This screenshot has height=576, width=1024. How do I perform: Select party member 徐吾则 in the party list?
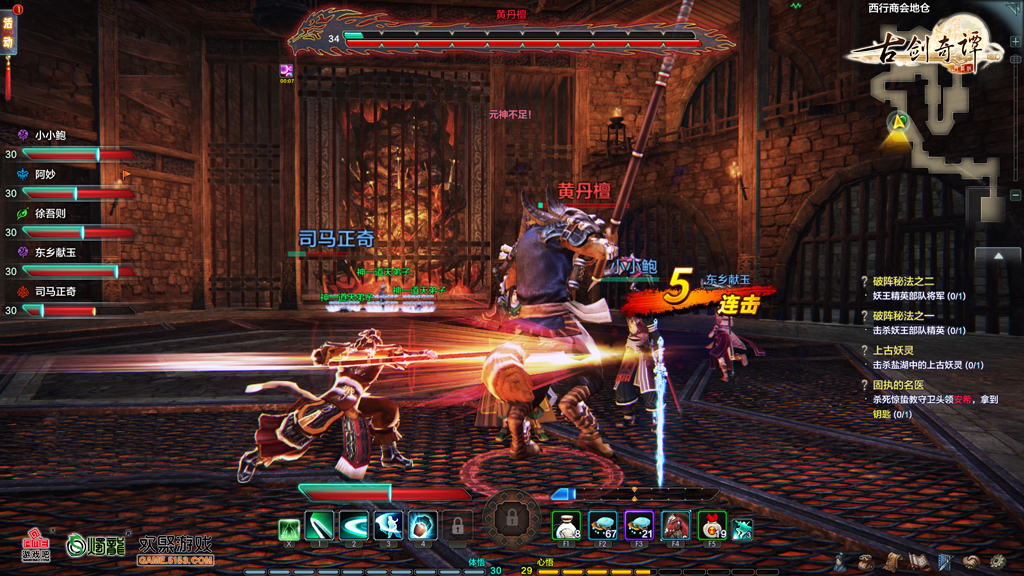50,213
